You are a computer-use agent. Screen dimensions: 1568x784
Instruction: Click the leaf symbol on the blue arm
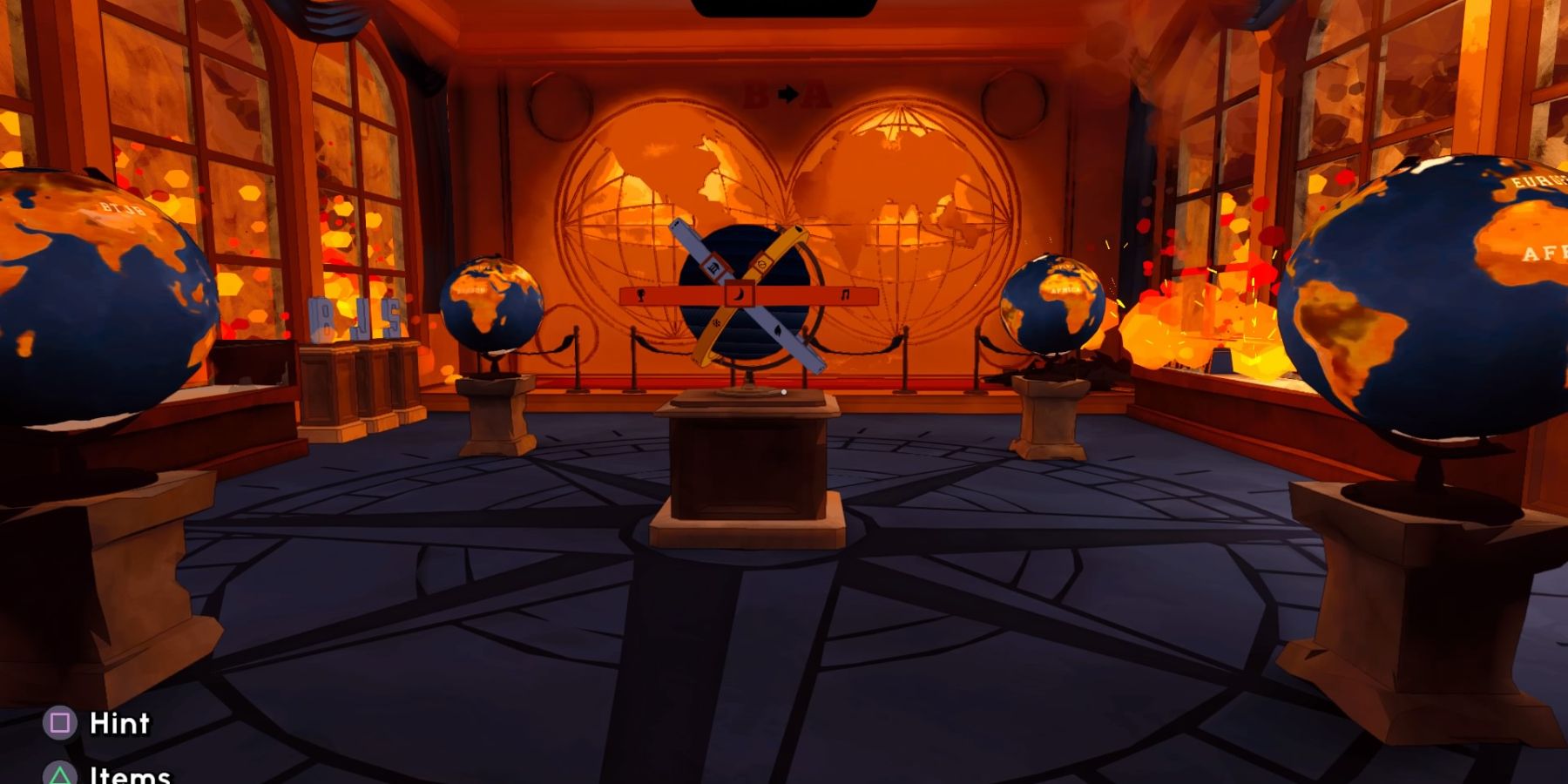[x=778, y=331]
